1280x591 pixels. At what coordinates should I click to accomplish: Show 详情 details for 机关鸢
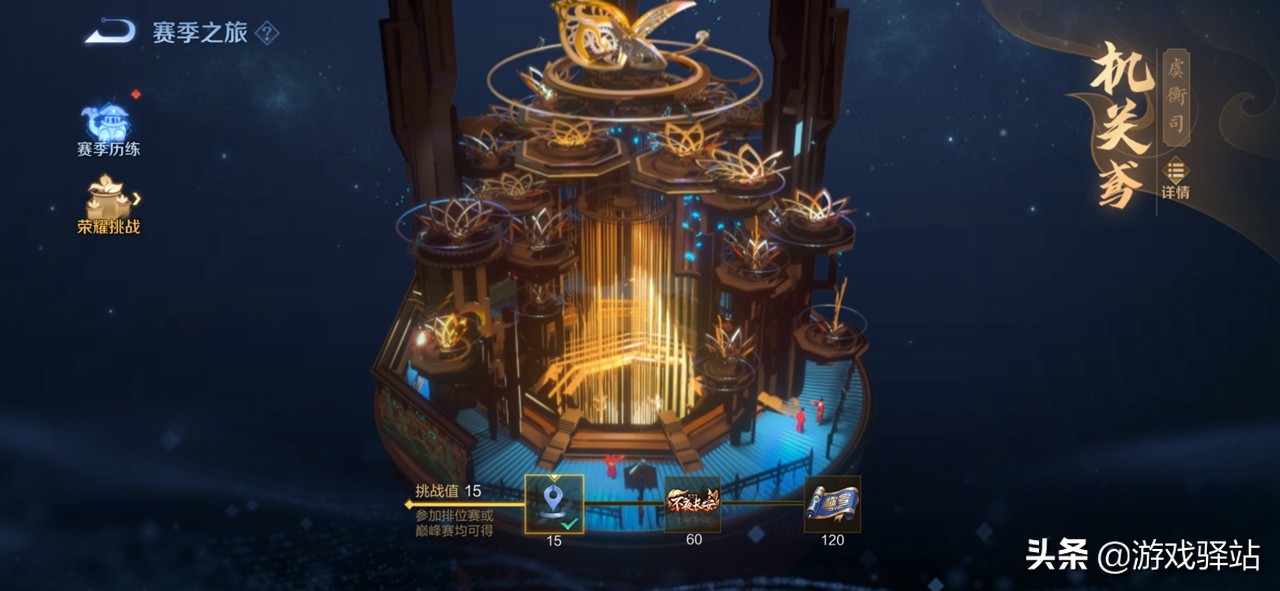click(x=1175, y=178)
